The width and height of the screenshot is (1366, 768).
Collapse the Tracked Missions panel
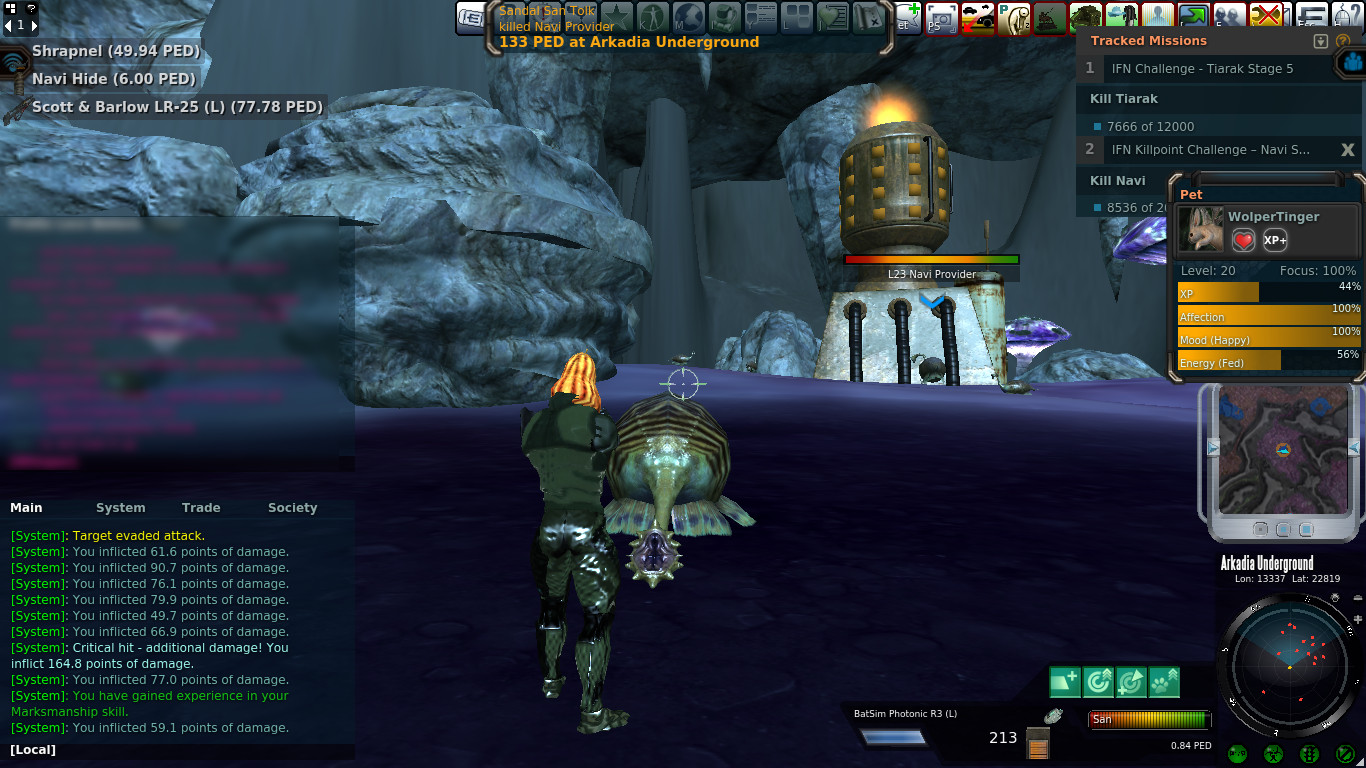(x=1320, y=41)
